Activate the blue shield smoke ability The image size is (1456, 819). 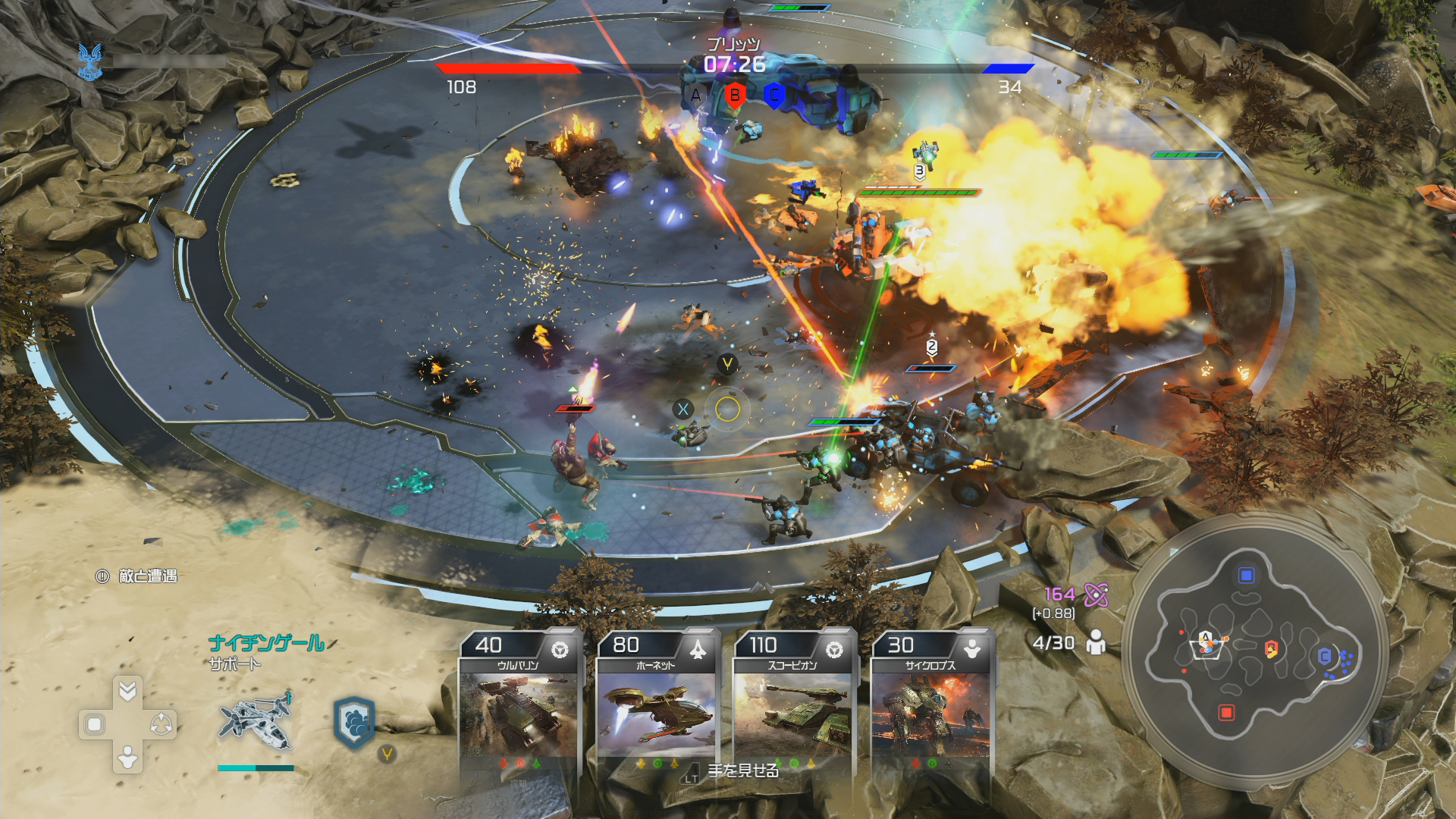click(x=354, y=722)
